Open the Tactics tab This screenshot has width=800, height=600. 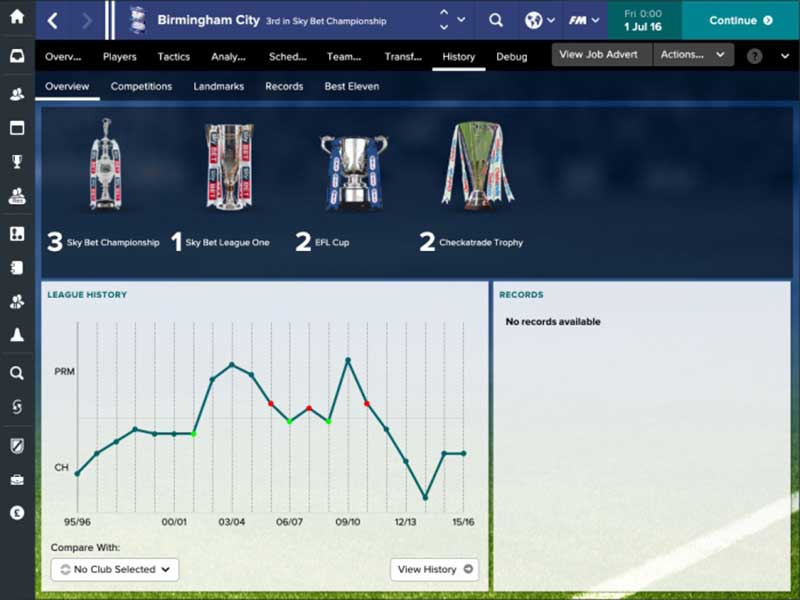[174, 57]
